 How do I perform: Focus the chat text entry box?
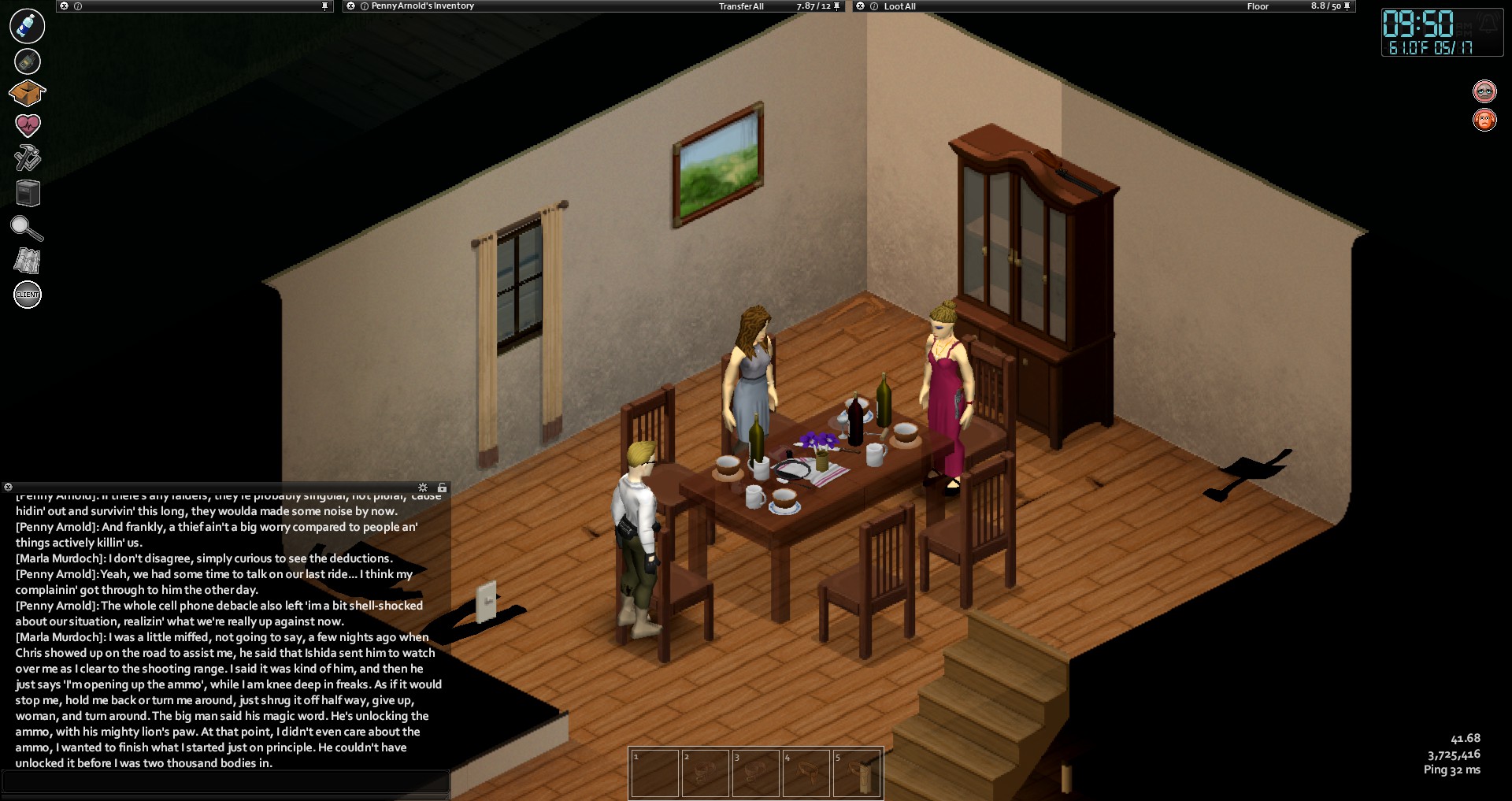click(225, 781)
